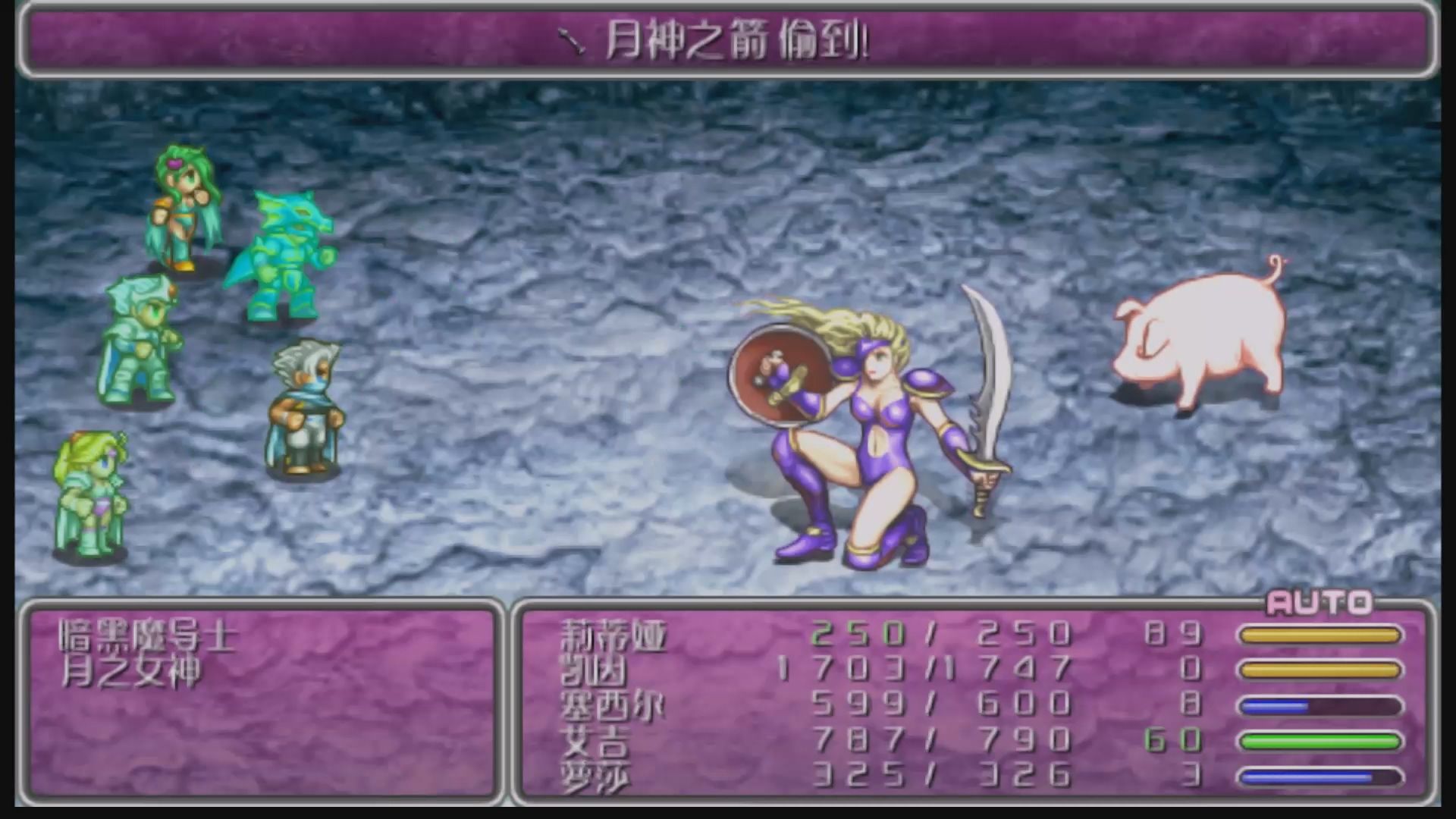This screenshot has height=819, width=1456.
Task: Choose 罗莎 from the party list
Action: click(595, 775)
